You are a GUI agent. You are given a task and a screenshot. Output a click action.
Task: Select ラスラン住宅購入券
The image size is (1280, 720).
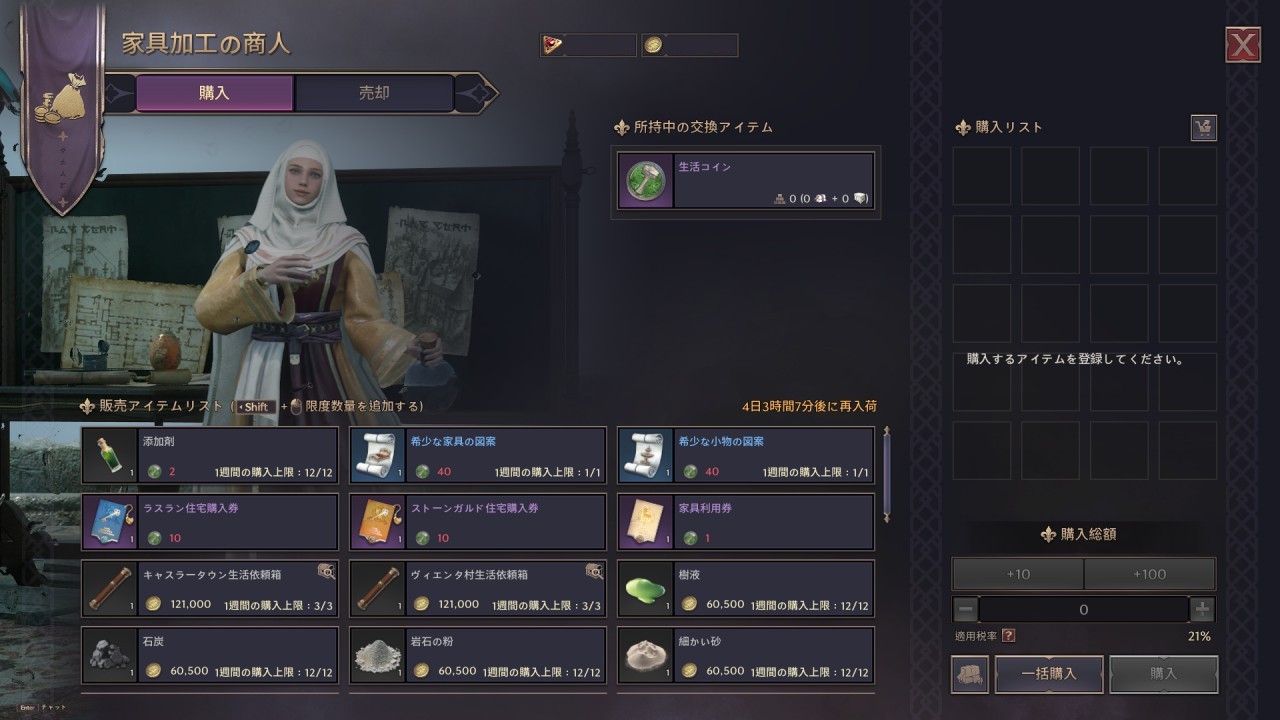click(x=210, y=522)
